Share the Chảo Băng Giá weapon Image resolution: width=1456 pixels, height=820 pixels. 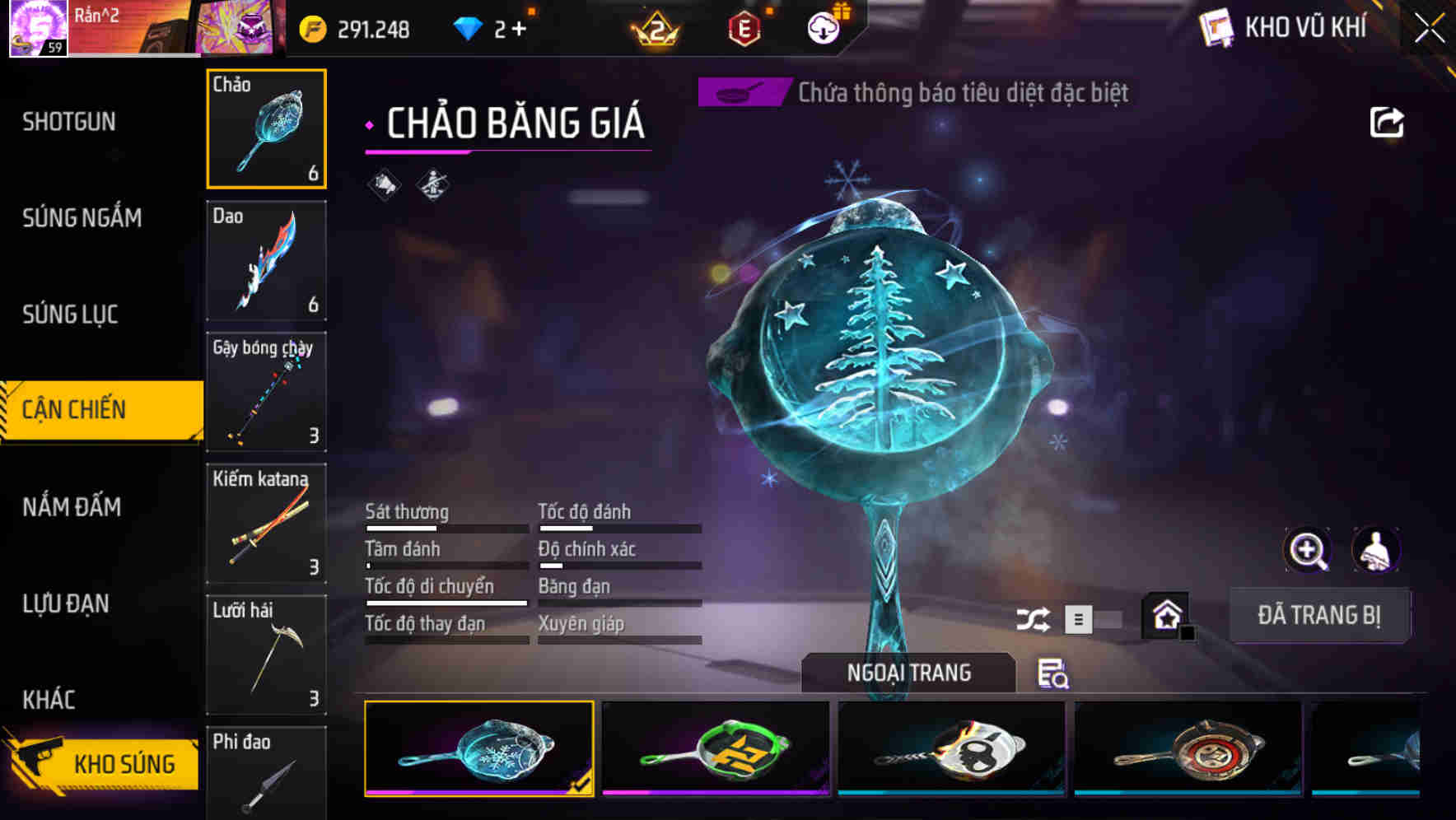click(1388, 121)
